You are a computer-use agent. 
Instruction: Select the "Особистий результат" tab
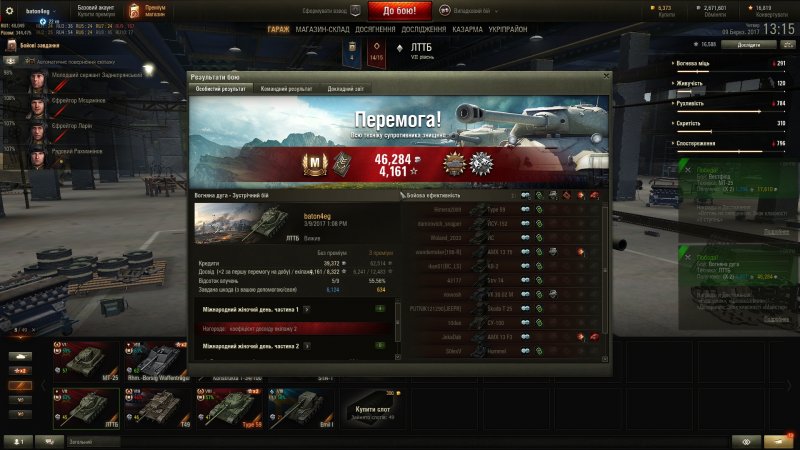point(221,89)
